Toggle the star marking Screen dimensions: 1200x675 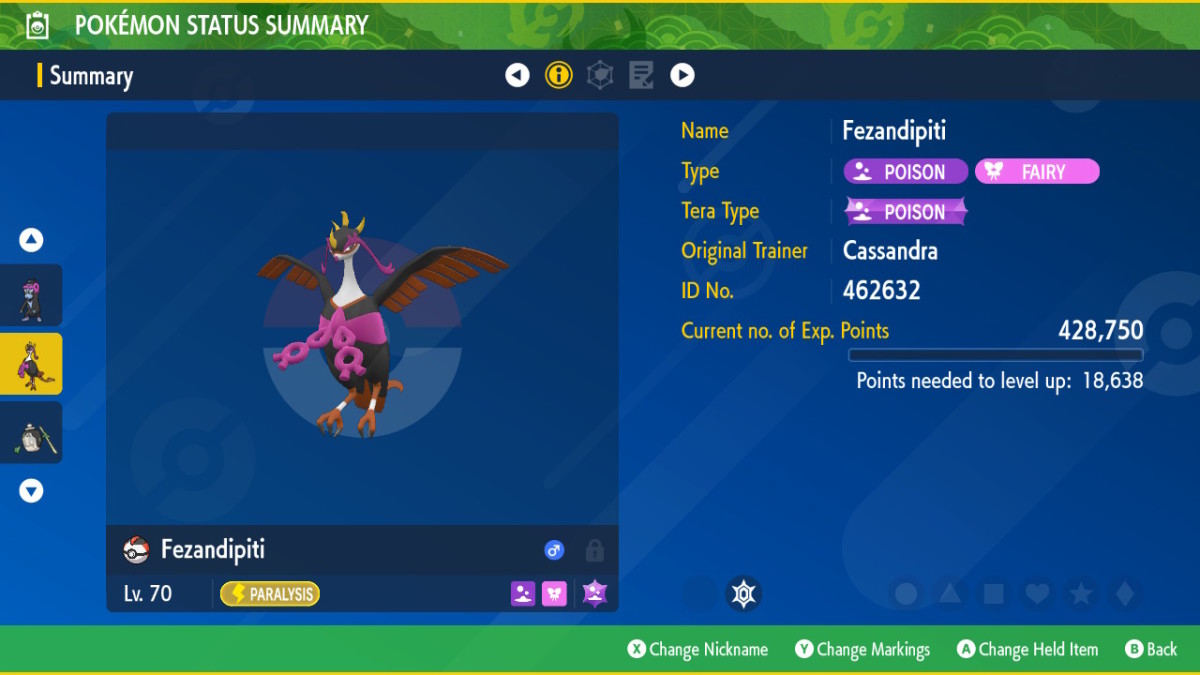point(1081,594)
